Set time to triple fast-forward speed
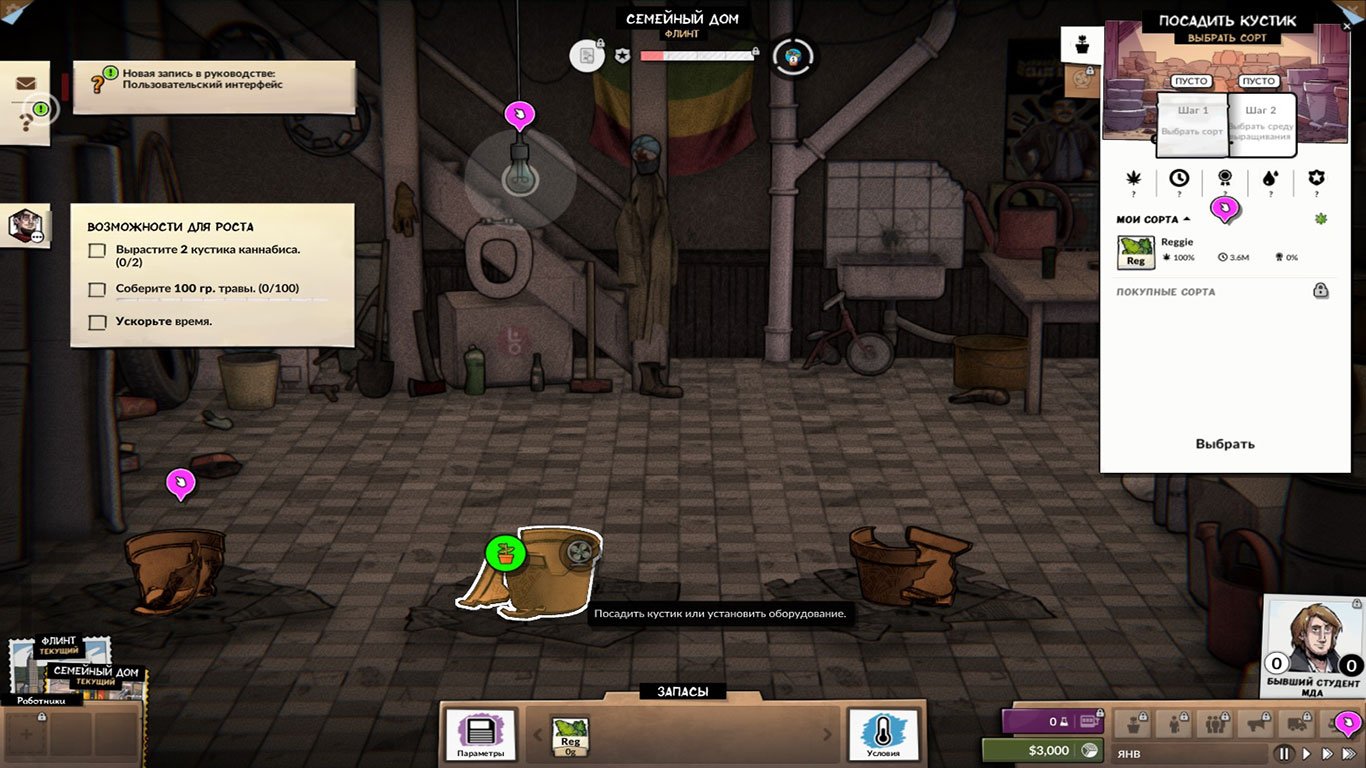Viewport: 1366px width, 768px height. coord(1350,753)
